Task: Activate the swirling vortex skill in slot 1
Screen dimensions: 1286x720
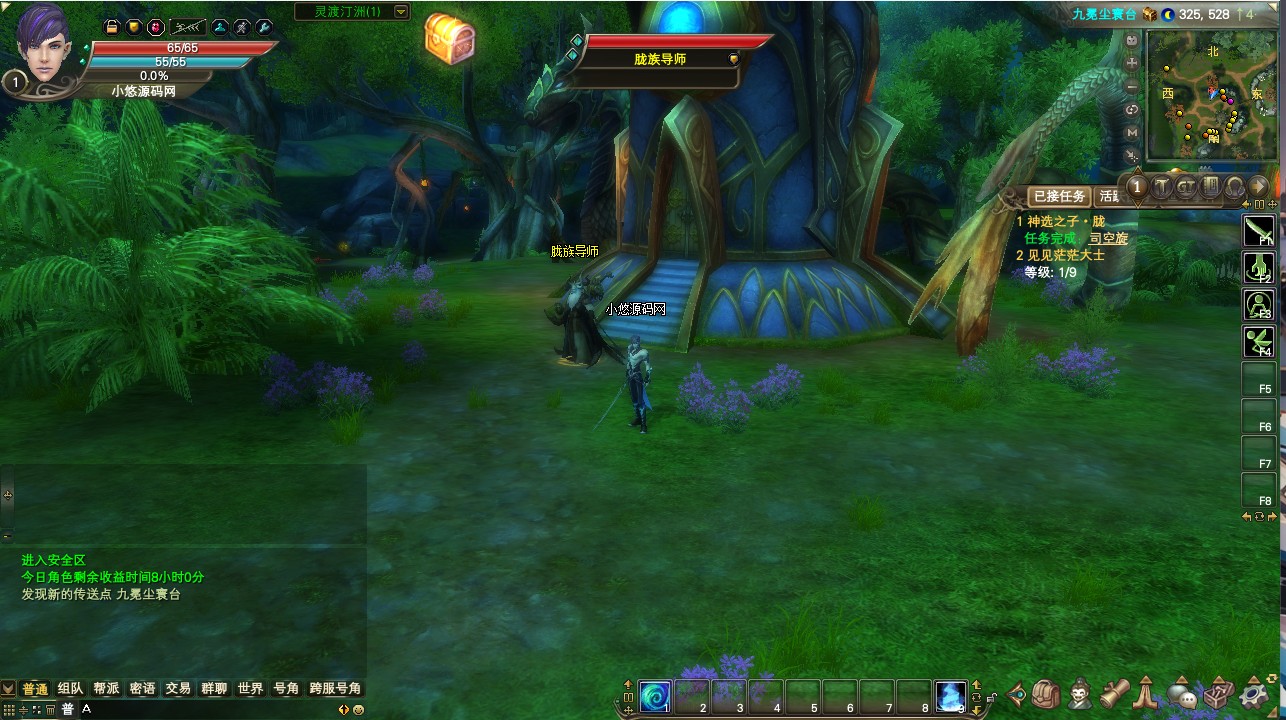Action: [x=656, y=696]
